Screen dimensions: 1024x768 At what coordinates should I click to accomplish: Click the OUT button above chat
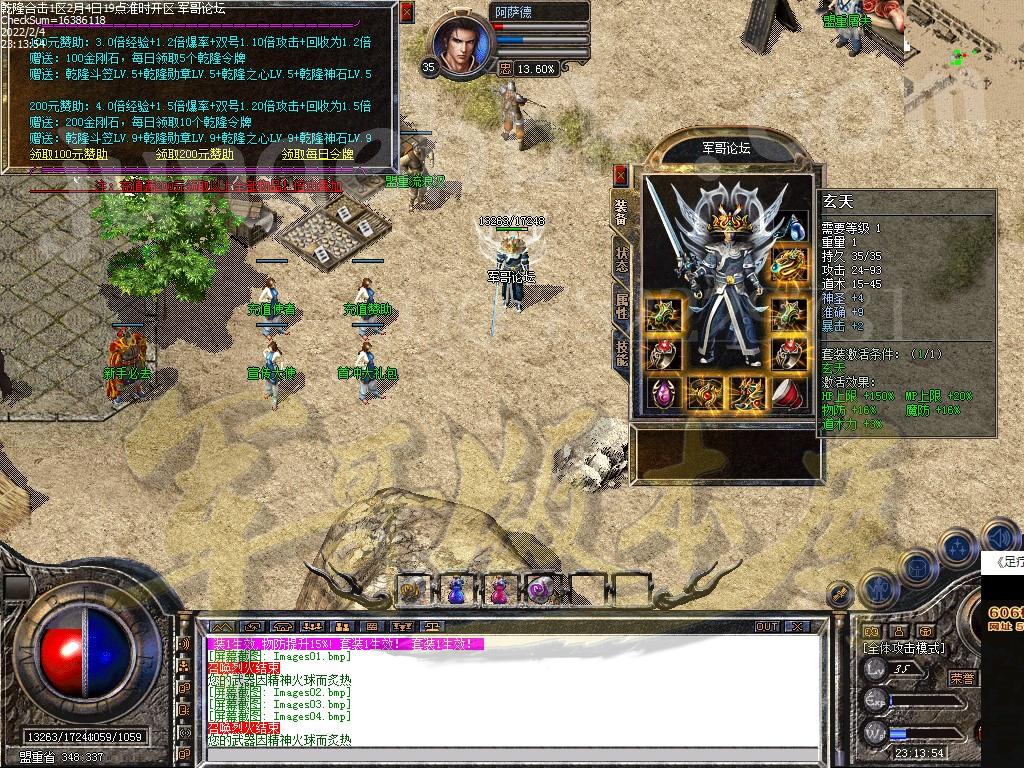767,626
